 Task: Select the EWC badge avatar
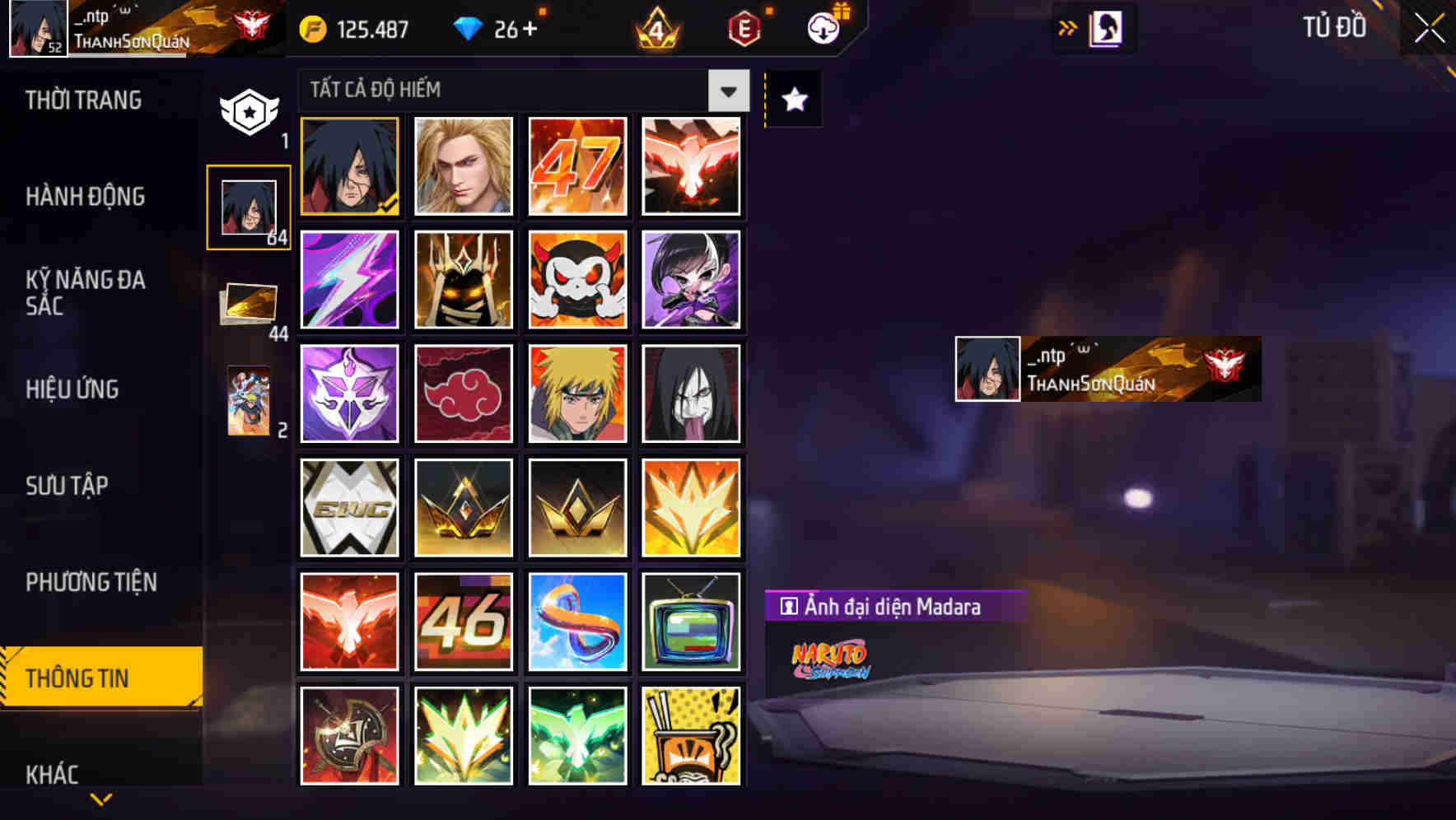349,508
